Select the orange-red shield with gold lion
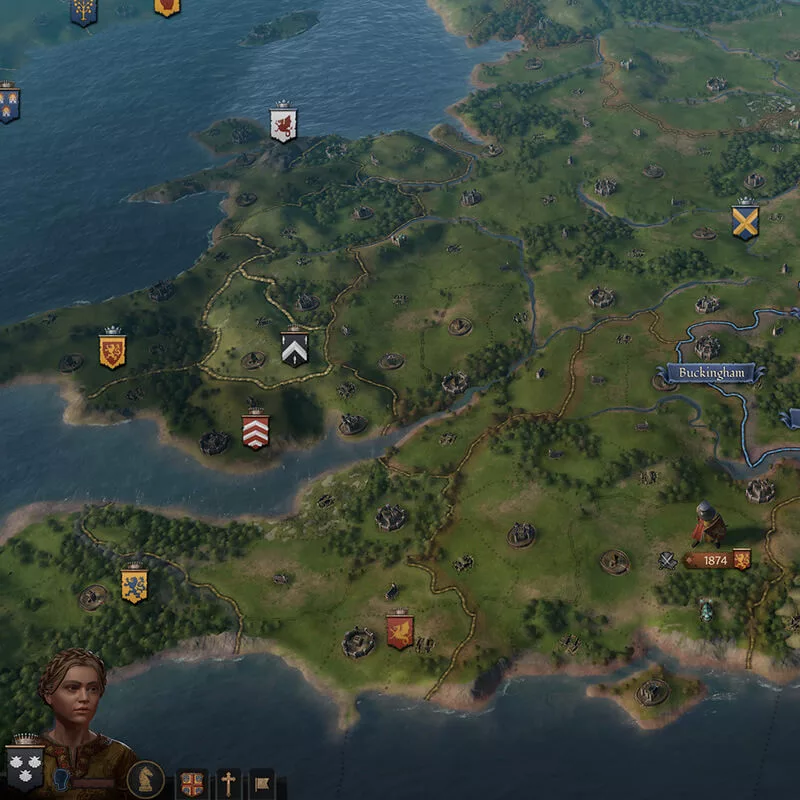 click(112, 350)
